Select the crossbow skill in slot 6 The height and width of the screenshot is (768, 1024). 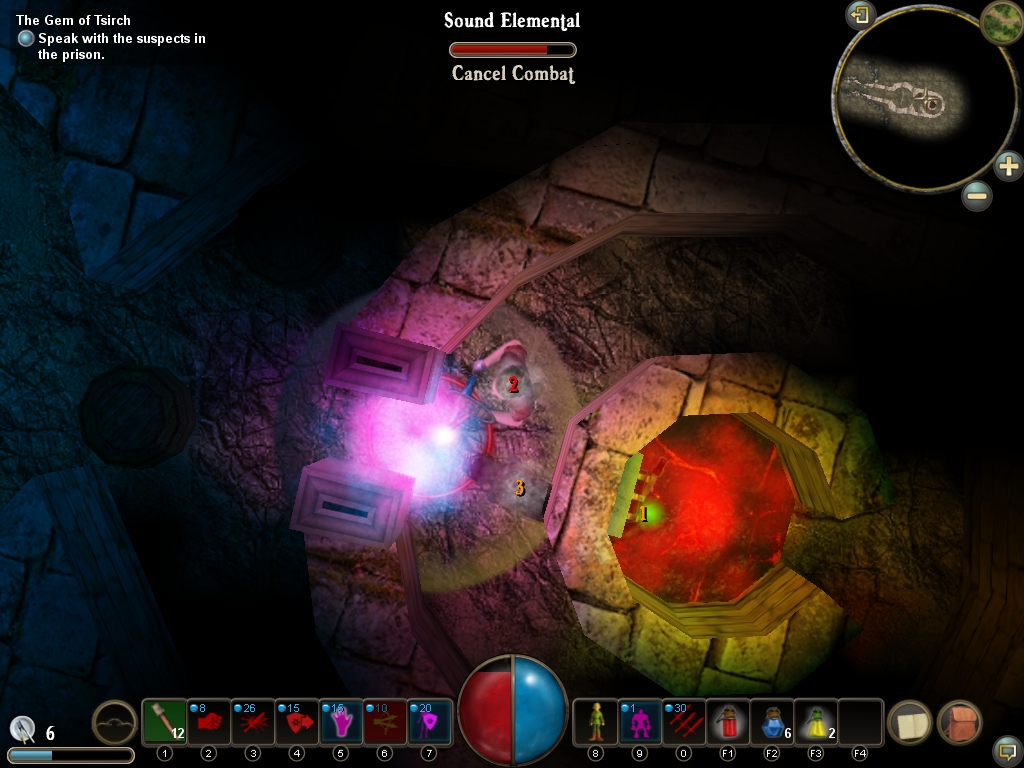click(x=385, y=722)
